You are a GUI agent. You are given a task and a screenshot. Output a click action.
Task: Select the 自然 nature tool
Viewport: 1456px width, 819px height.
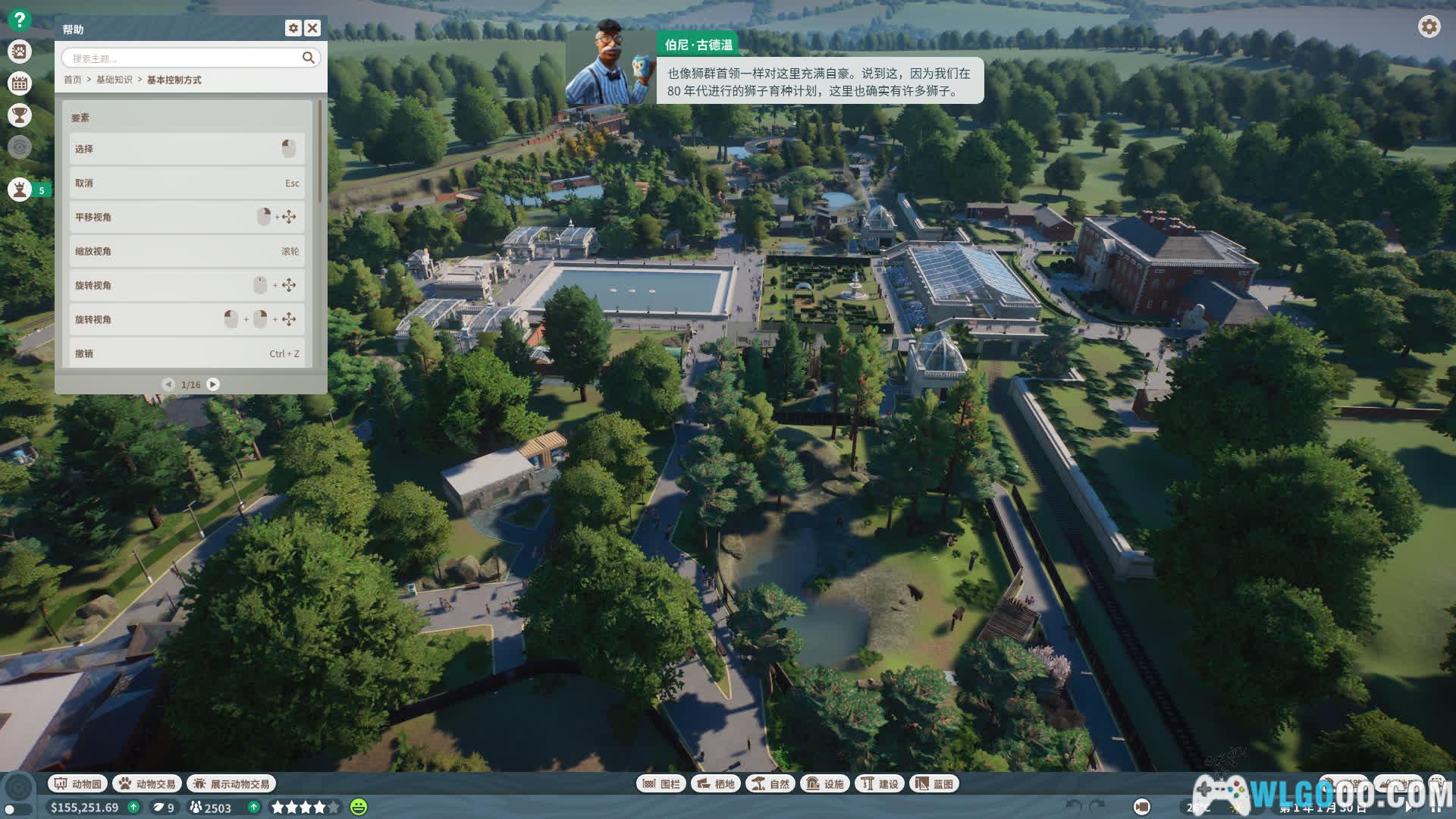[x=770, y=783]
